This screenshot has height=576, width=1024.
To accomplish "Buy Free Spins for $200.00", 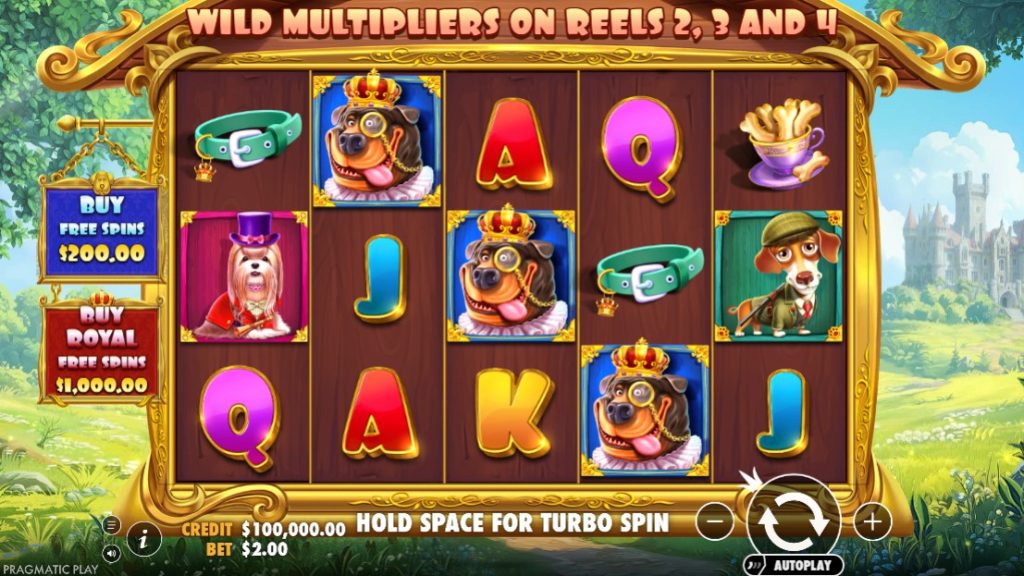I will pos(98,230).
